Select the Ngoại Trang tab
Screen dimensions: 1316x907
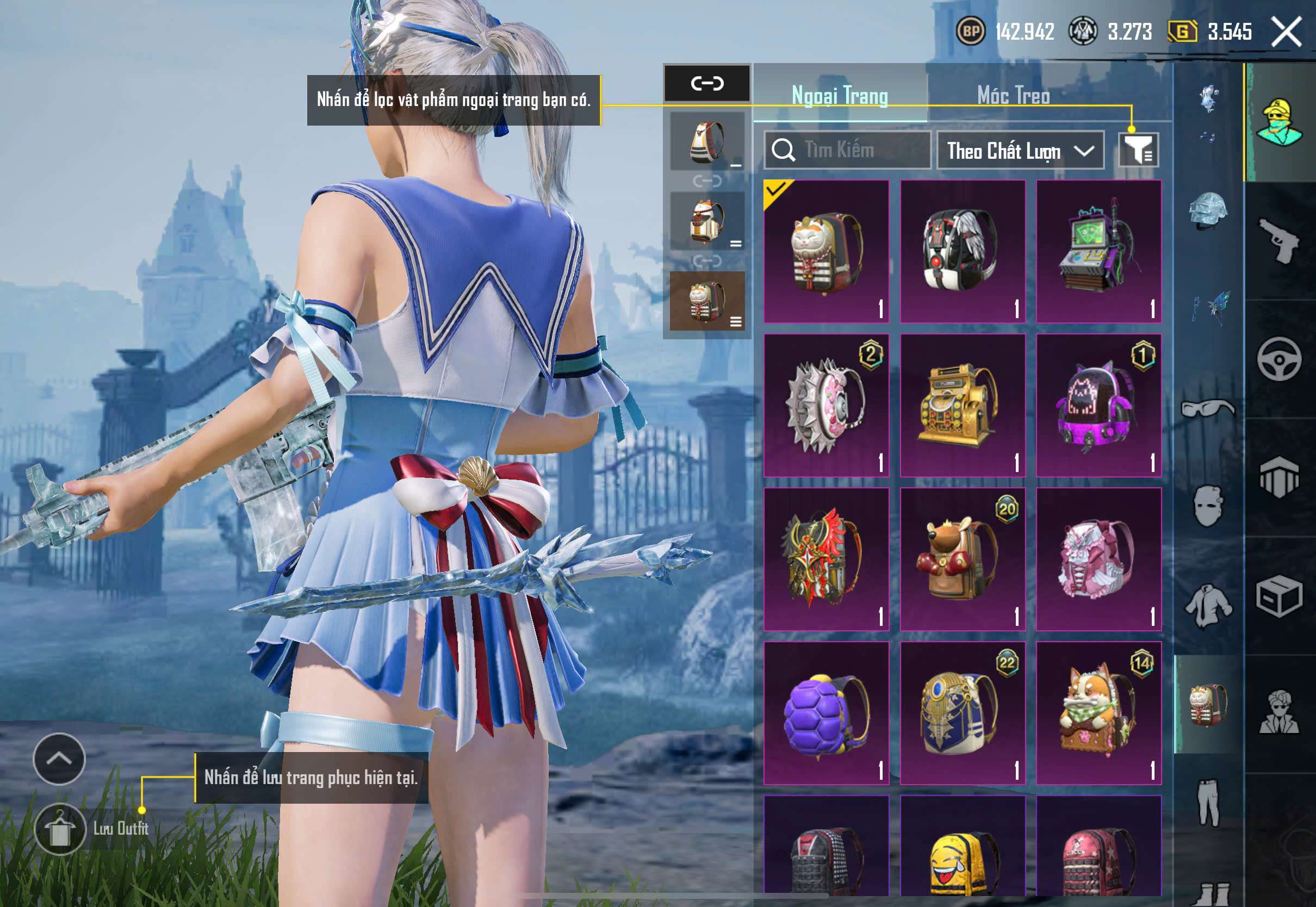[x=839, y=96]
